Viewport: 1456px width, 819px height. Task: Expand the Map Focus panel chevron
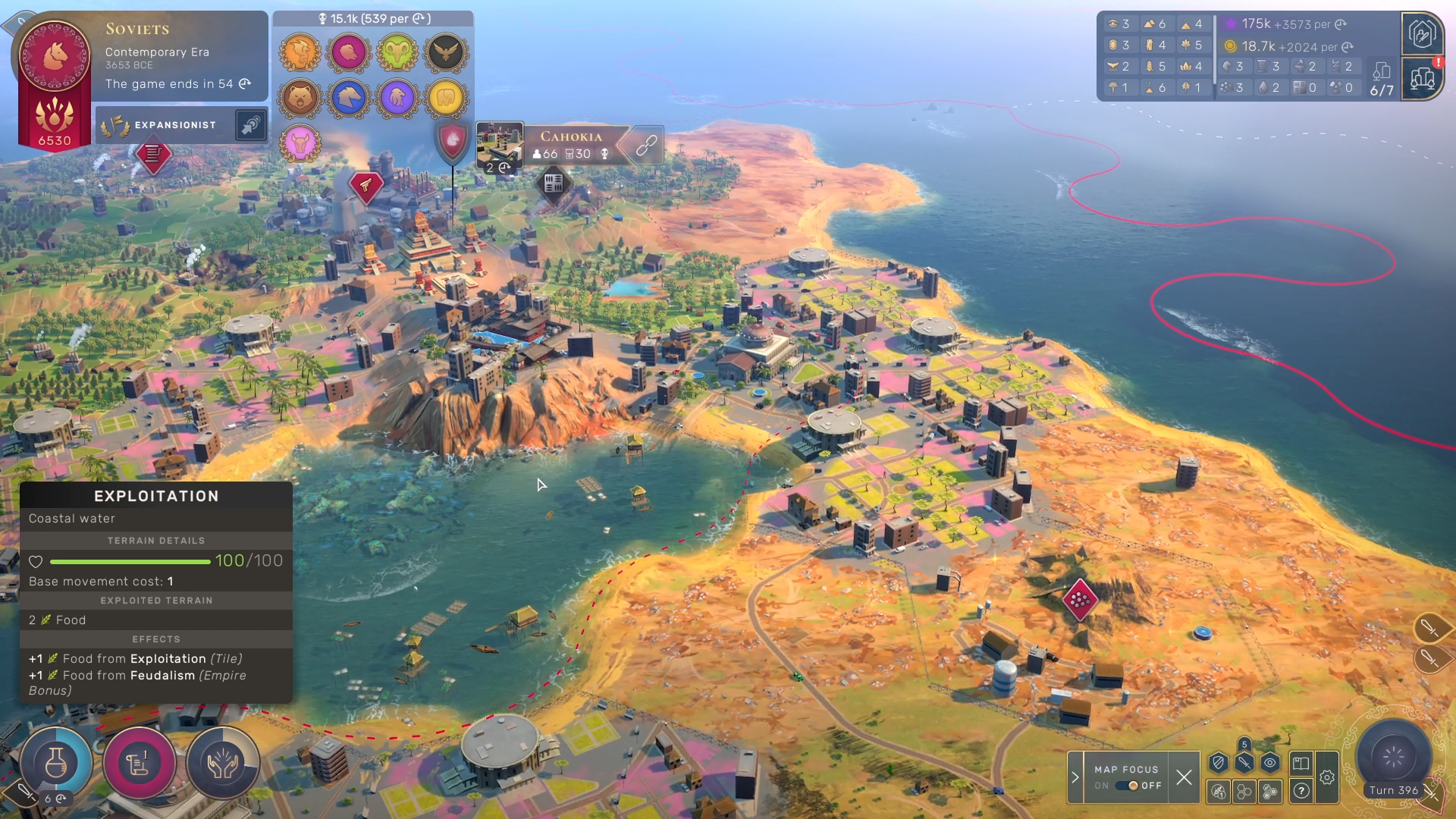1075,777
